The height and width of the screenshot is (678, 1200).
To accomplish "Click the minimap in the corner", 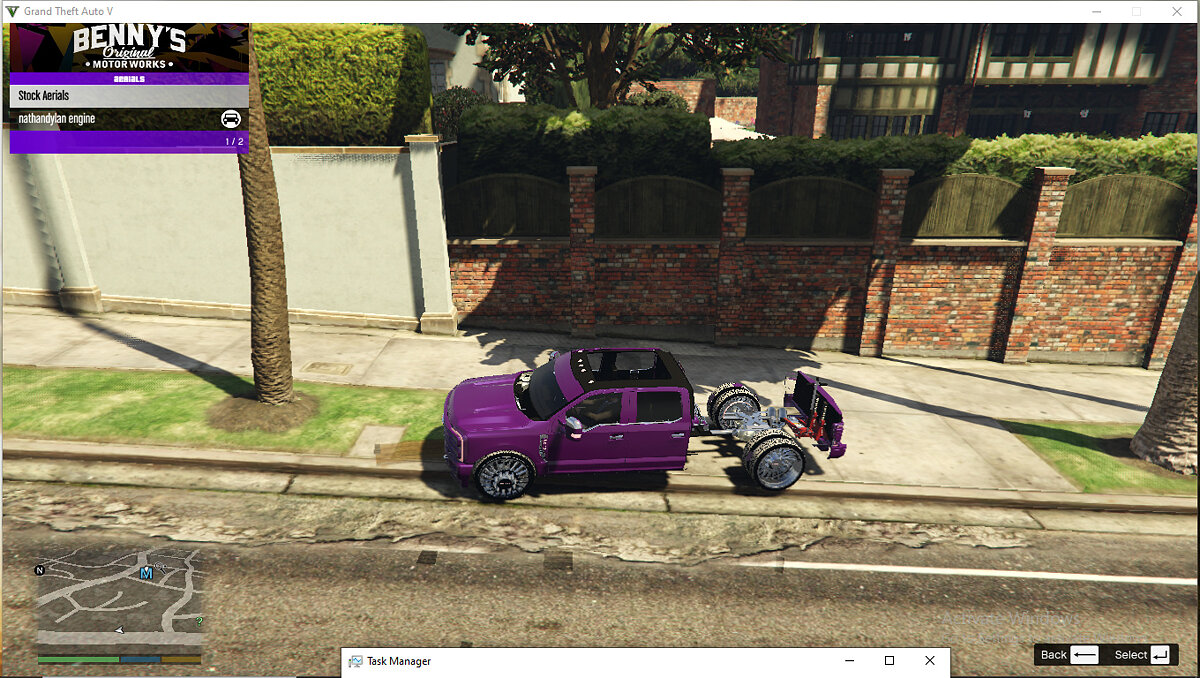I will point(119,599).
